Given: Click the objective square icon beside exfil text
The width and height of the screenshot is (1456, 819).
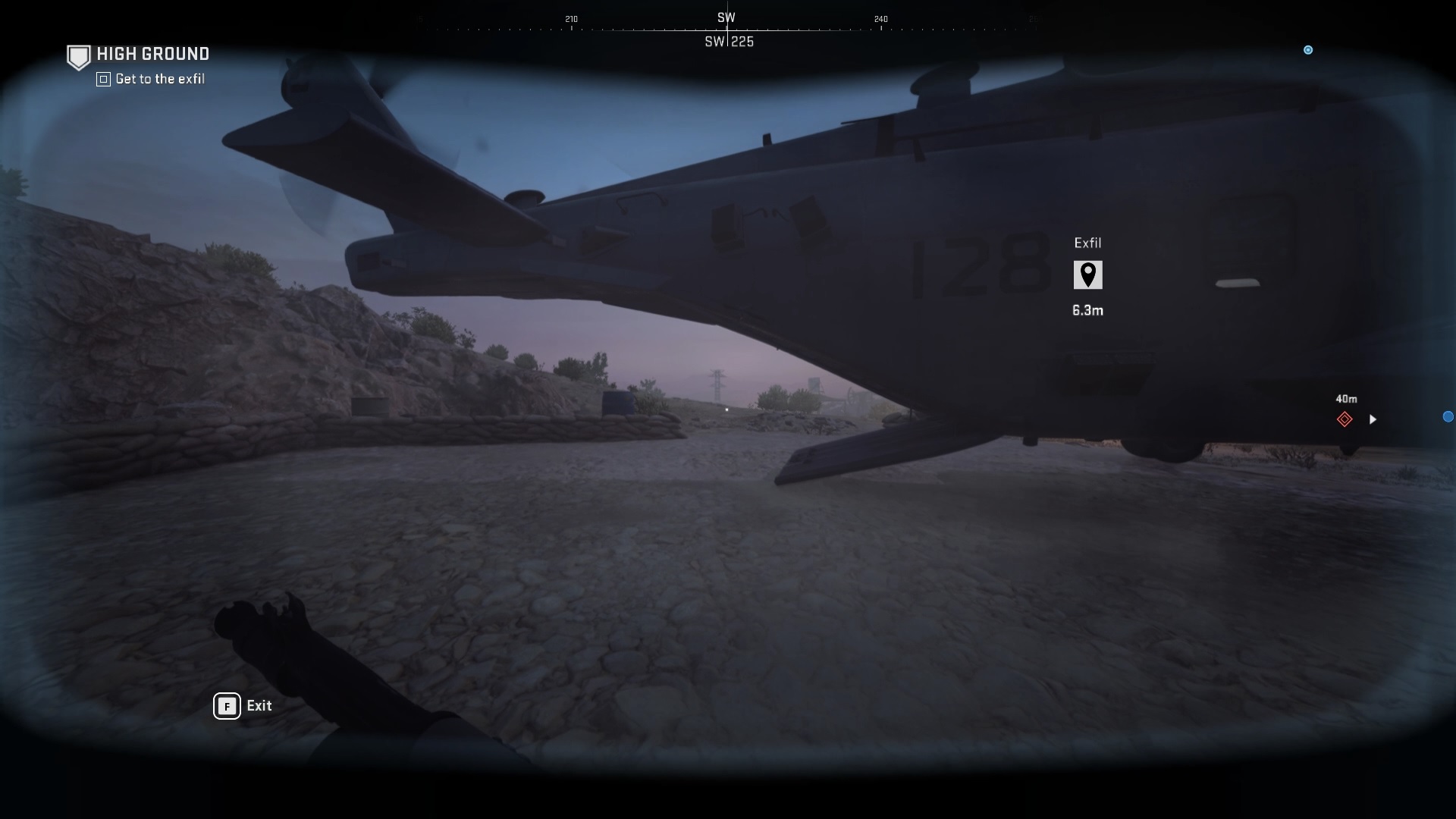Looking at the screenshot, I should tap(102, 79).
